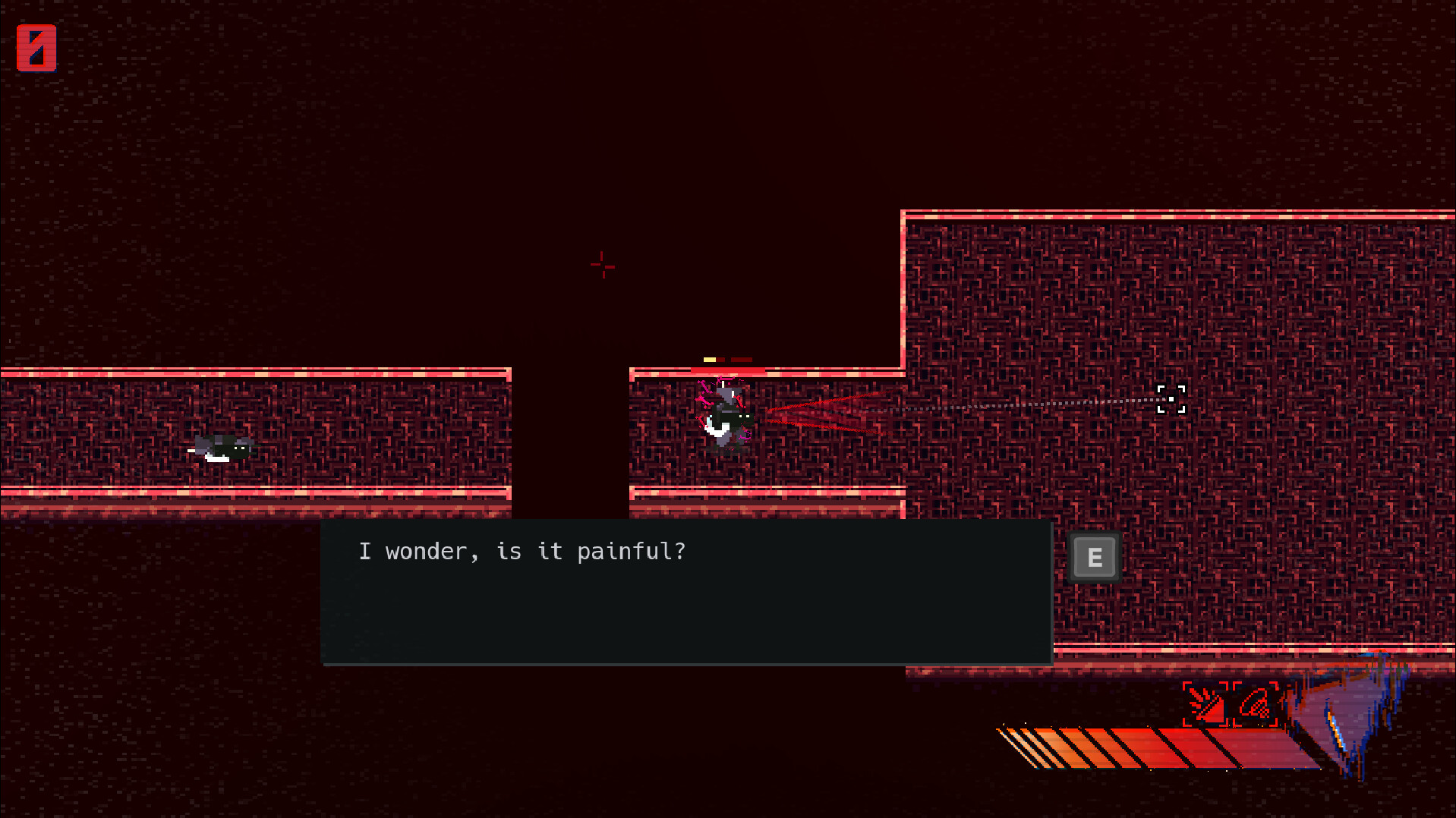
Task: Click the targeting reticle on the right wall
Action: [1171, 399]
